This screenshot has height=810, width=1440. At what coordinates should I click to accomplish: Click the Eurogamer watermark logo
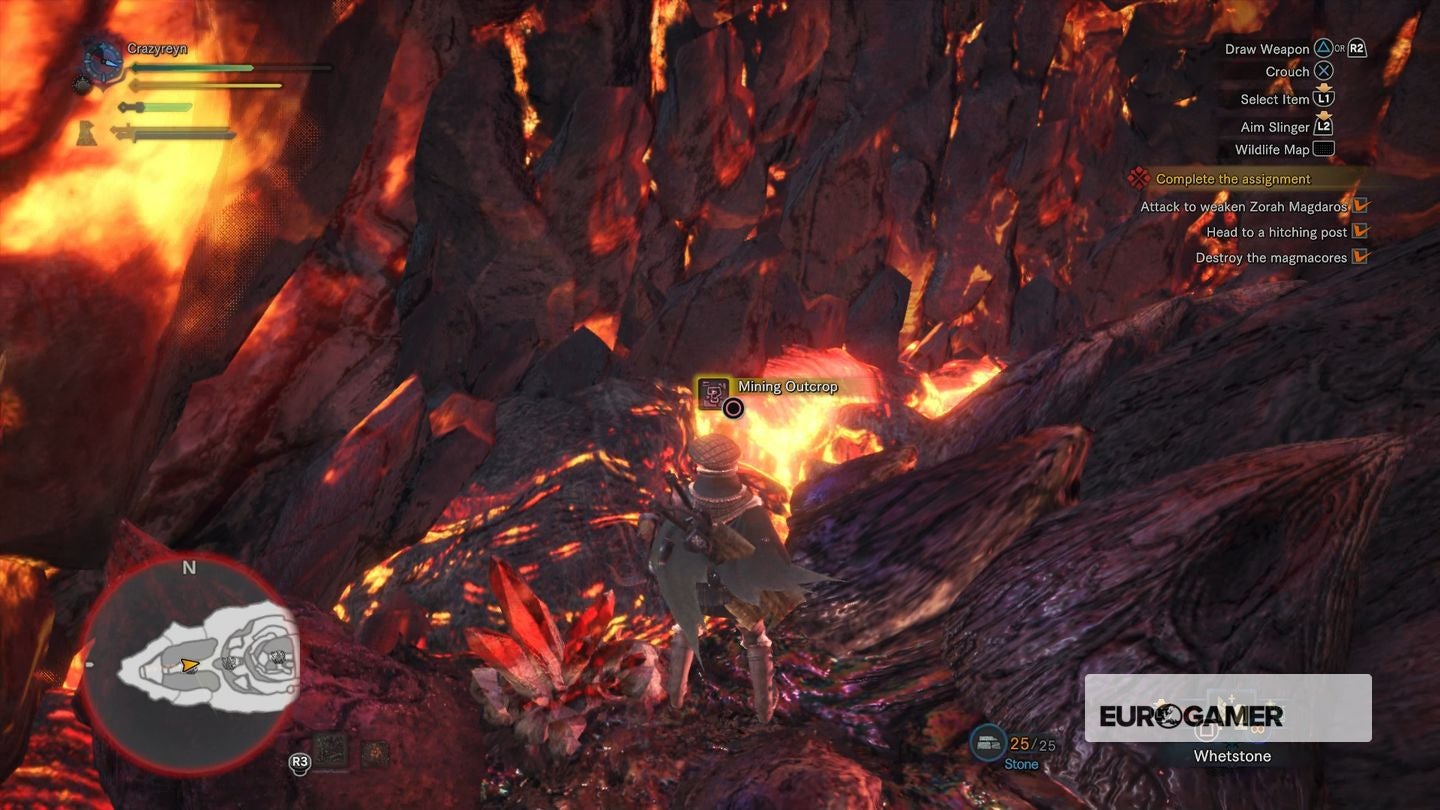point(1190,715)
